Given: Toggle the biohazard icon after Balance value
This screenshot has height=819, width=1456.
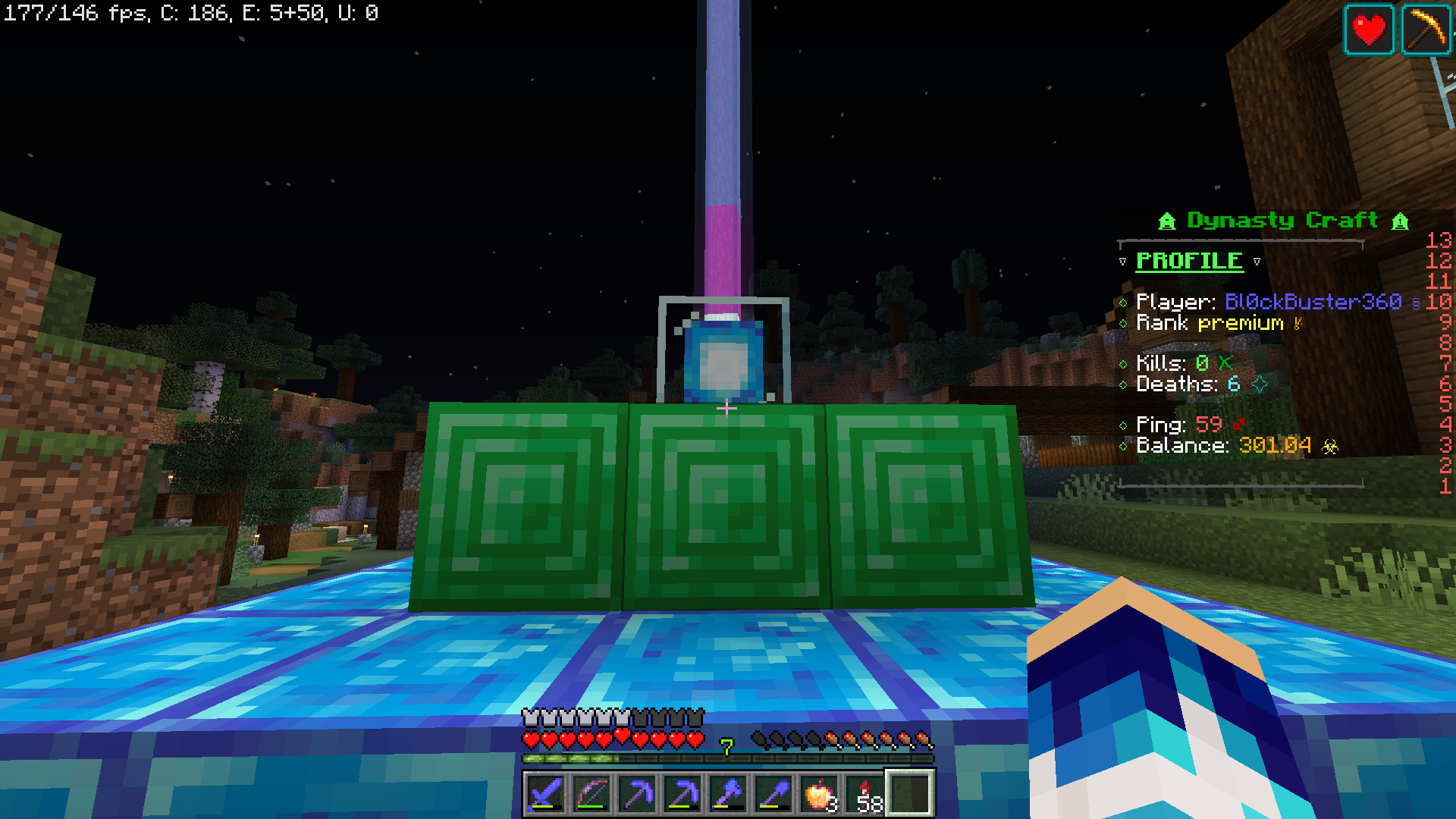Looking at the screenshot, I should 1331,447.
